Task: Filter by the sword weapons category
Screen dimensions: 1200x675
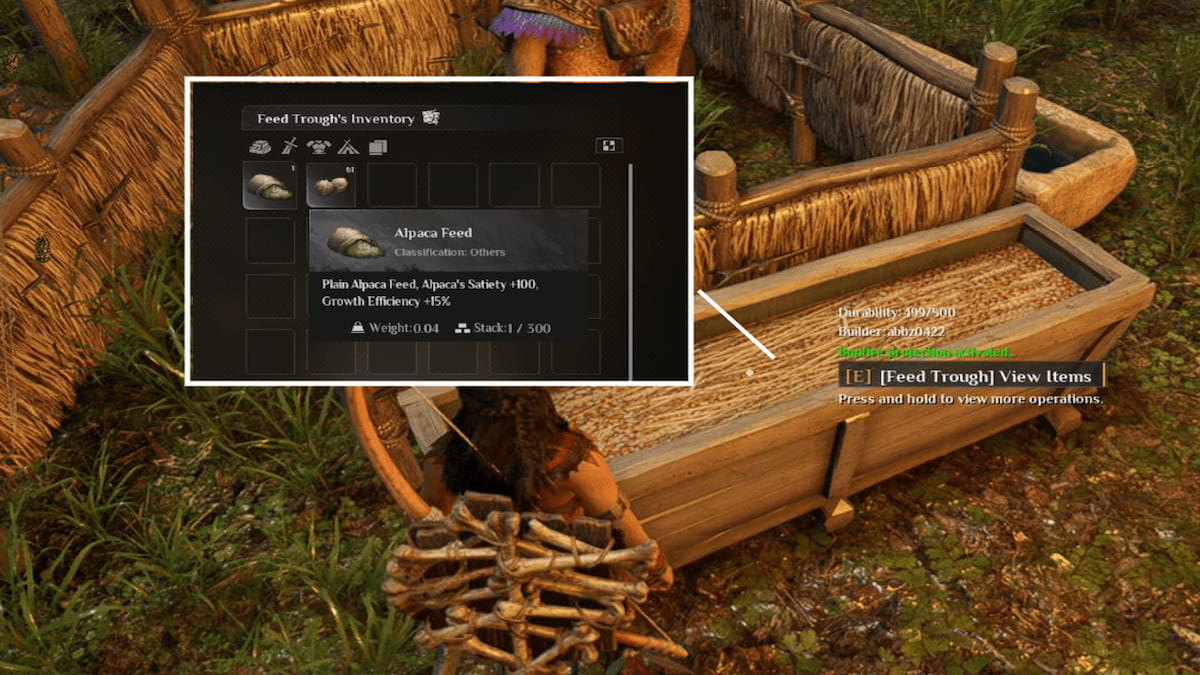Action: coord(289,146)
